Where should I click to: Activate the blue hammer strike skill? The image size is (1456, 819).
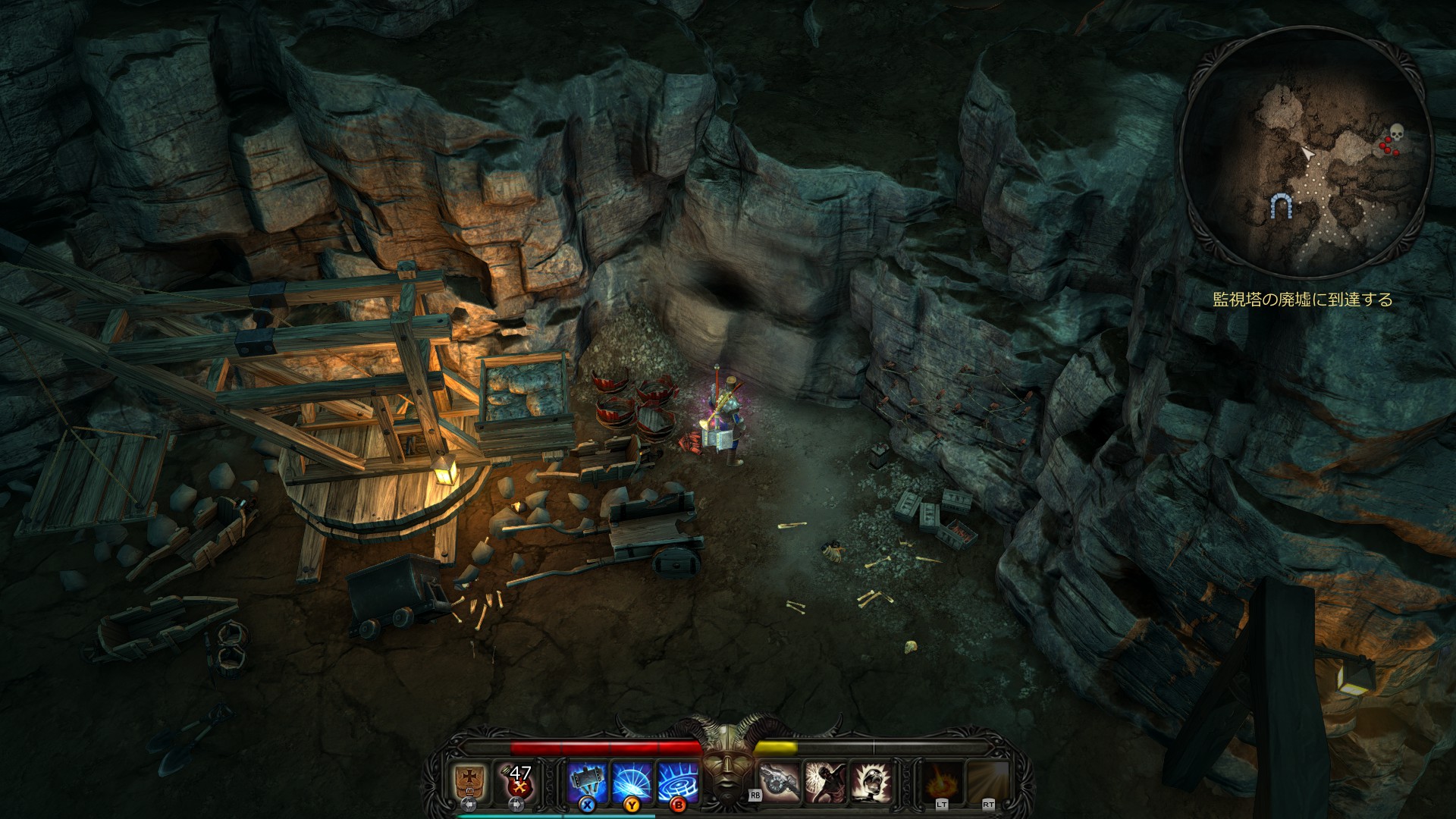pos(588,781)
